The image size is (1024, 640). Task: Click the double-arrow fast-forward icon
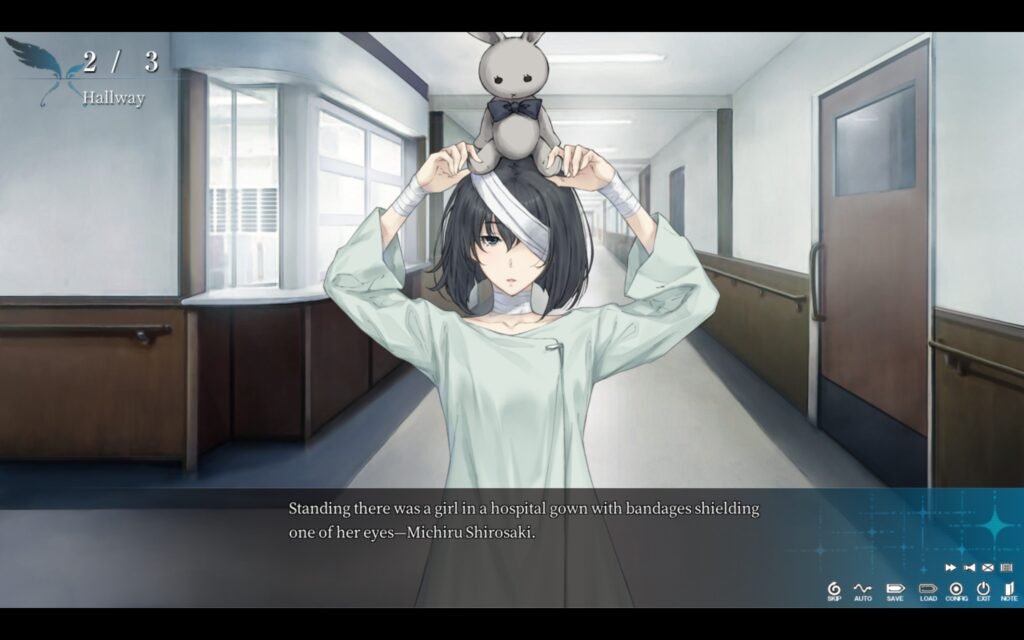point(950,567)
